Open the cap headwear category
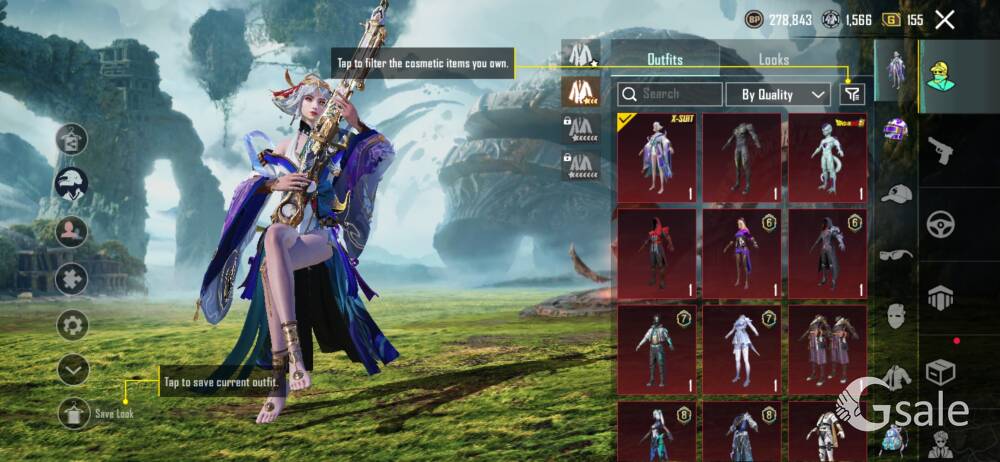 [896, 193]
